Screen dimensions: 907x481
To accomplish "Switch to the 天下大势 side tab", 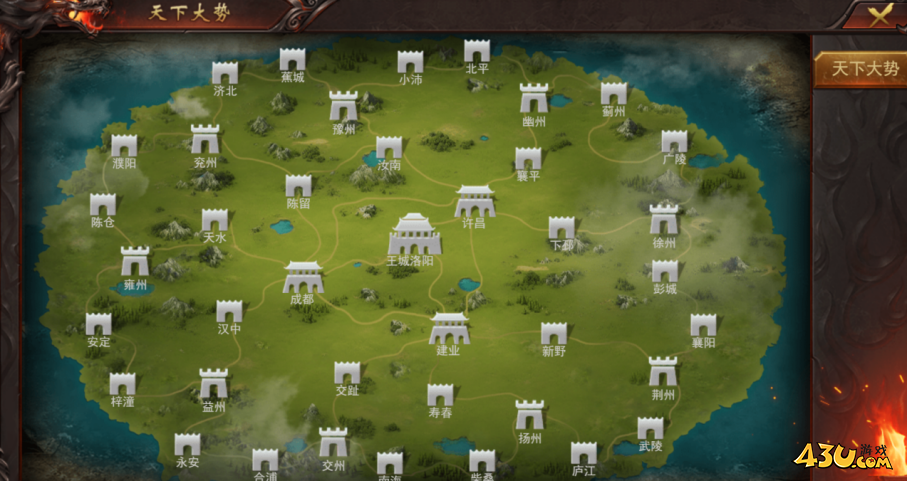I will point(858,69).
